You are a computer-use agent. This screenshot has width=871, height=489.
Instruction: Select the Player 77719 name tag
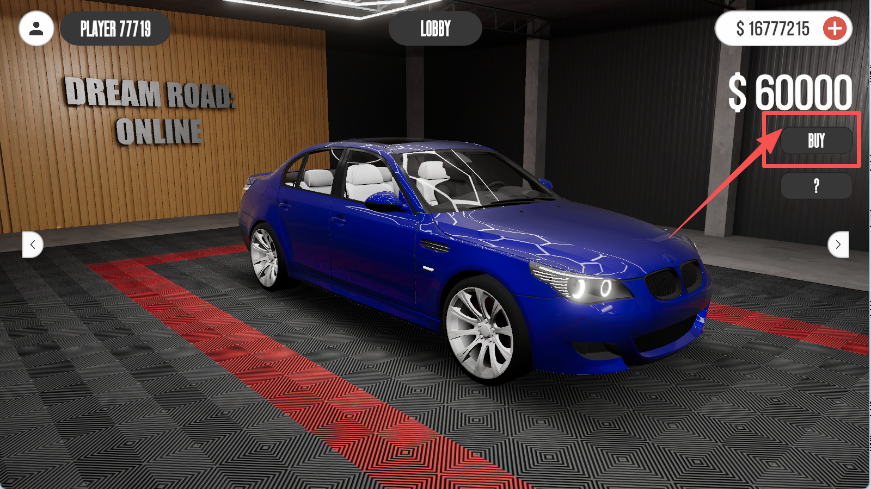tap(115, 28)
